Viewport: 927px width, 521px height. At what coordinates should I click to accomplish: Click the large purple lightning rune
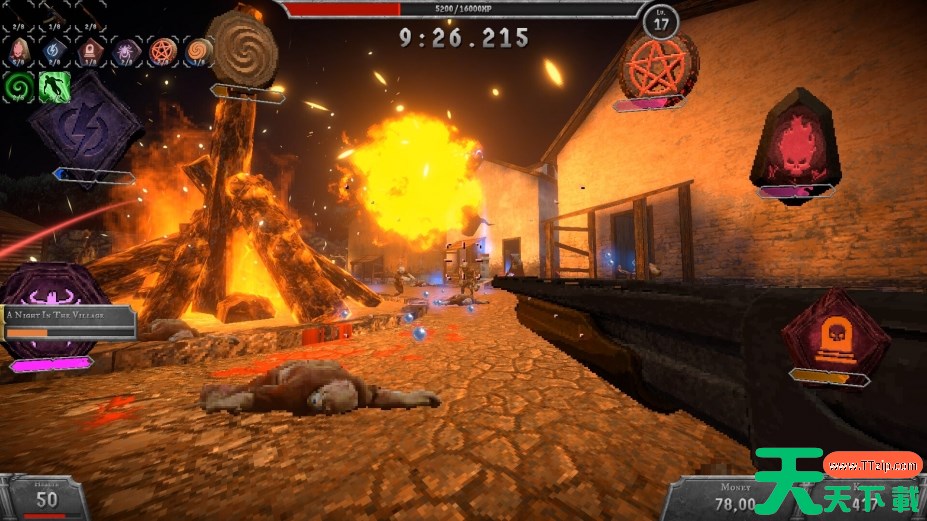[84, 124]
